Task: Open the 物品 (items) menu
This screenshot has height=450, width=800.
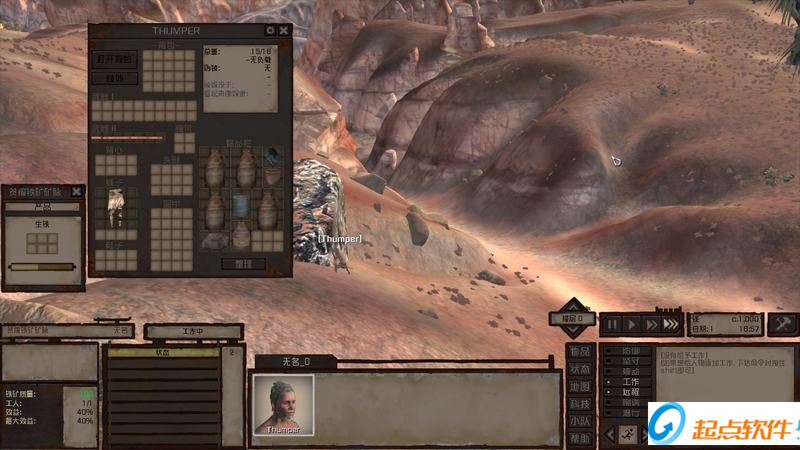Action: [579, 351]
